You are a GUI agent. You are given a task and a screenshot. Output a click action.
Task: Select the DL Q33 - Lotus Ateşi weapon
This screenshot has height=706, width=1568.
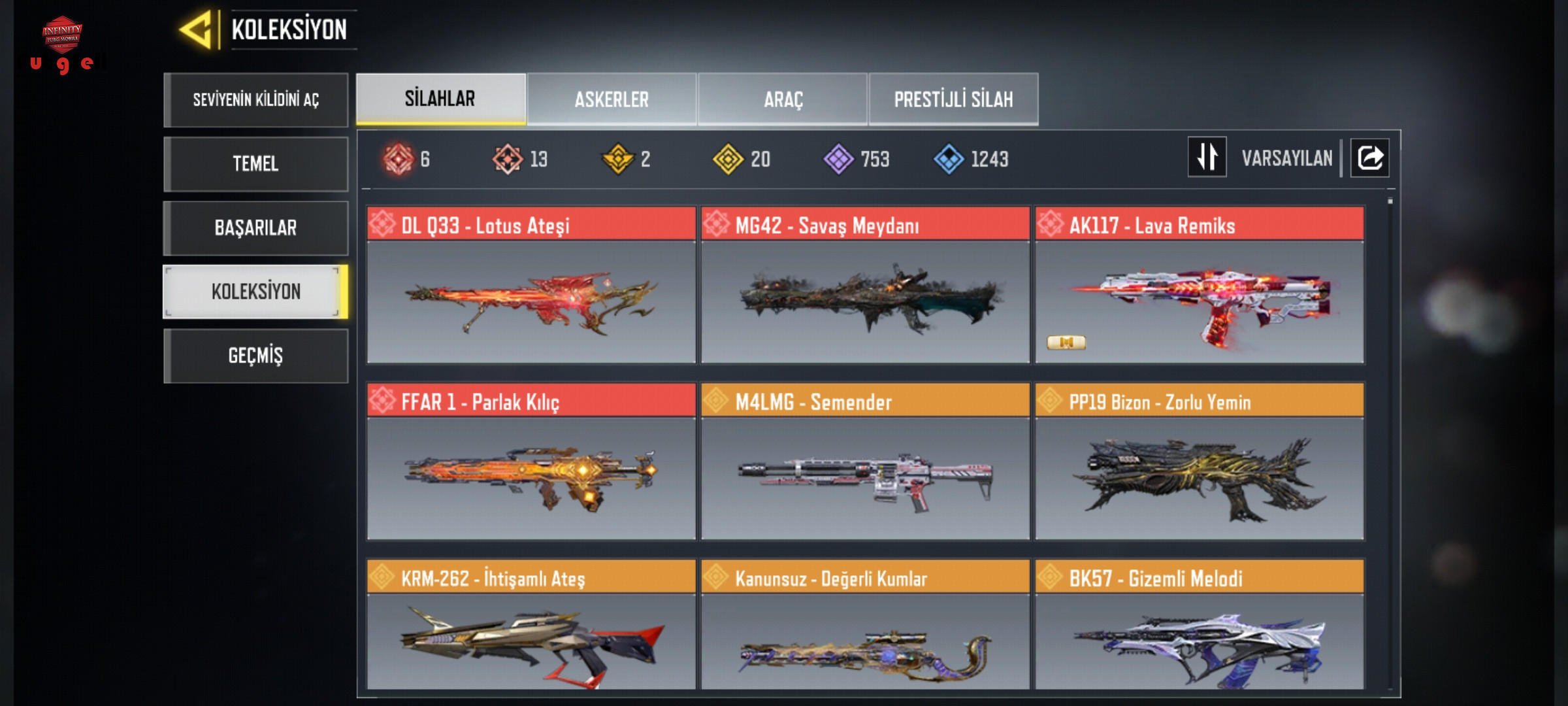[531, 286]
